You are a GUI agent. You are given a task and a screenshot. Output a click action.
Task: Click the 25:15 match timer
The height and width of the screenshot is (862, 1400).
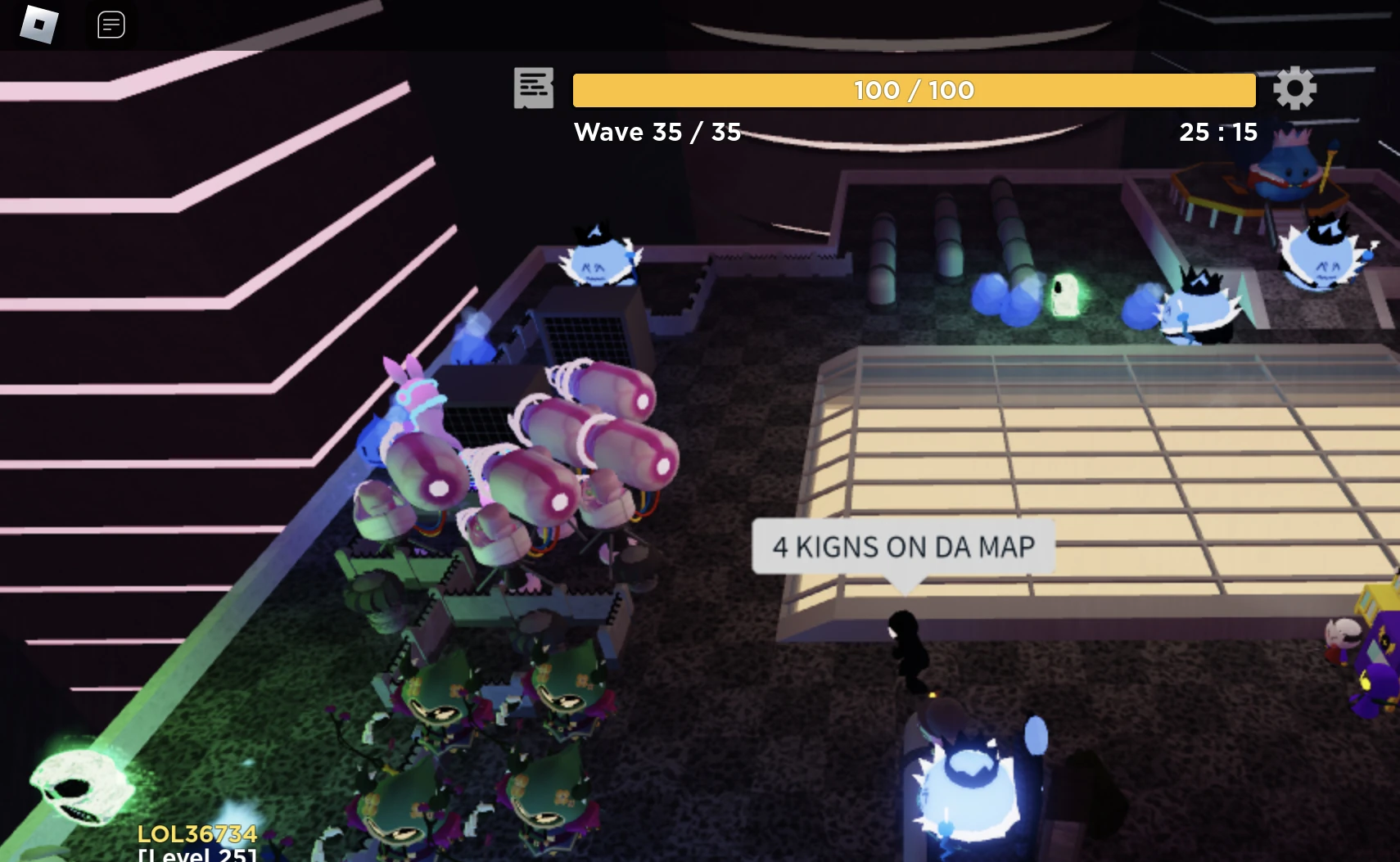[1218, 132]
